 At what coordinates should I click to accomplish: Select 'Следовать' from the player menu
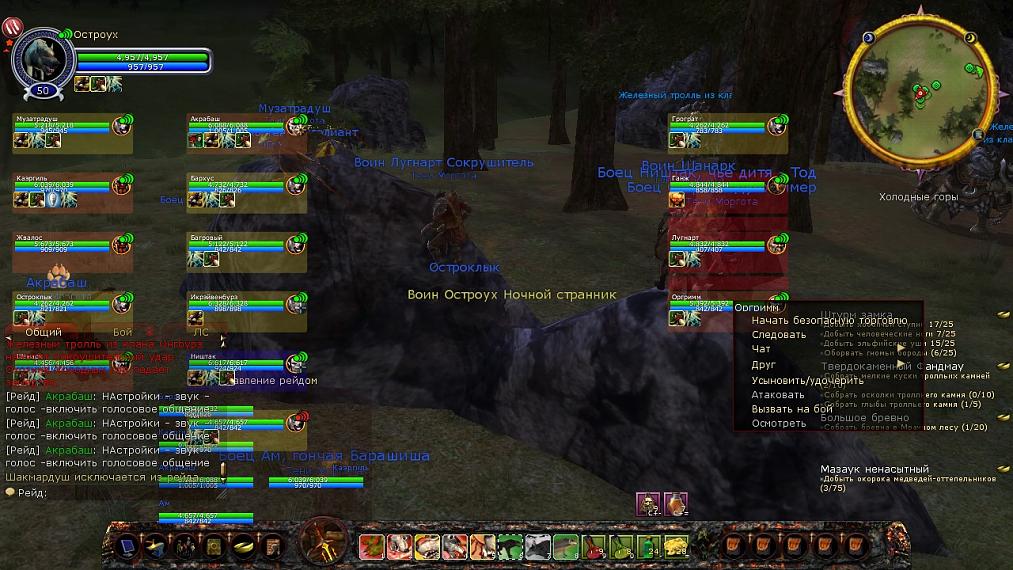[779, 335]
